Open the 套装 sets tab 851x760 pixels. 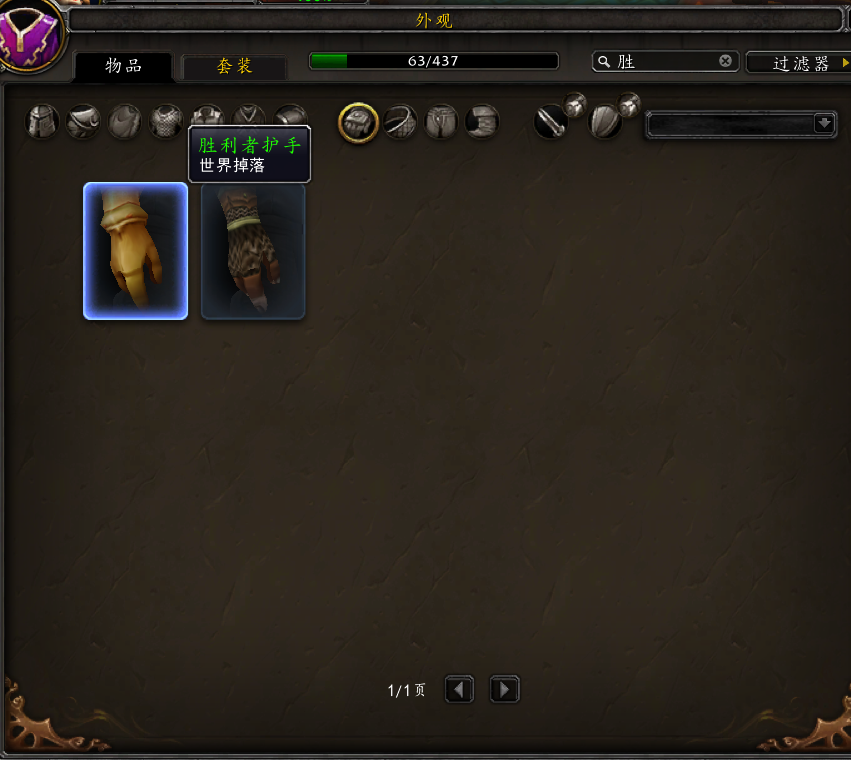coord(234,67)
